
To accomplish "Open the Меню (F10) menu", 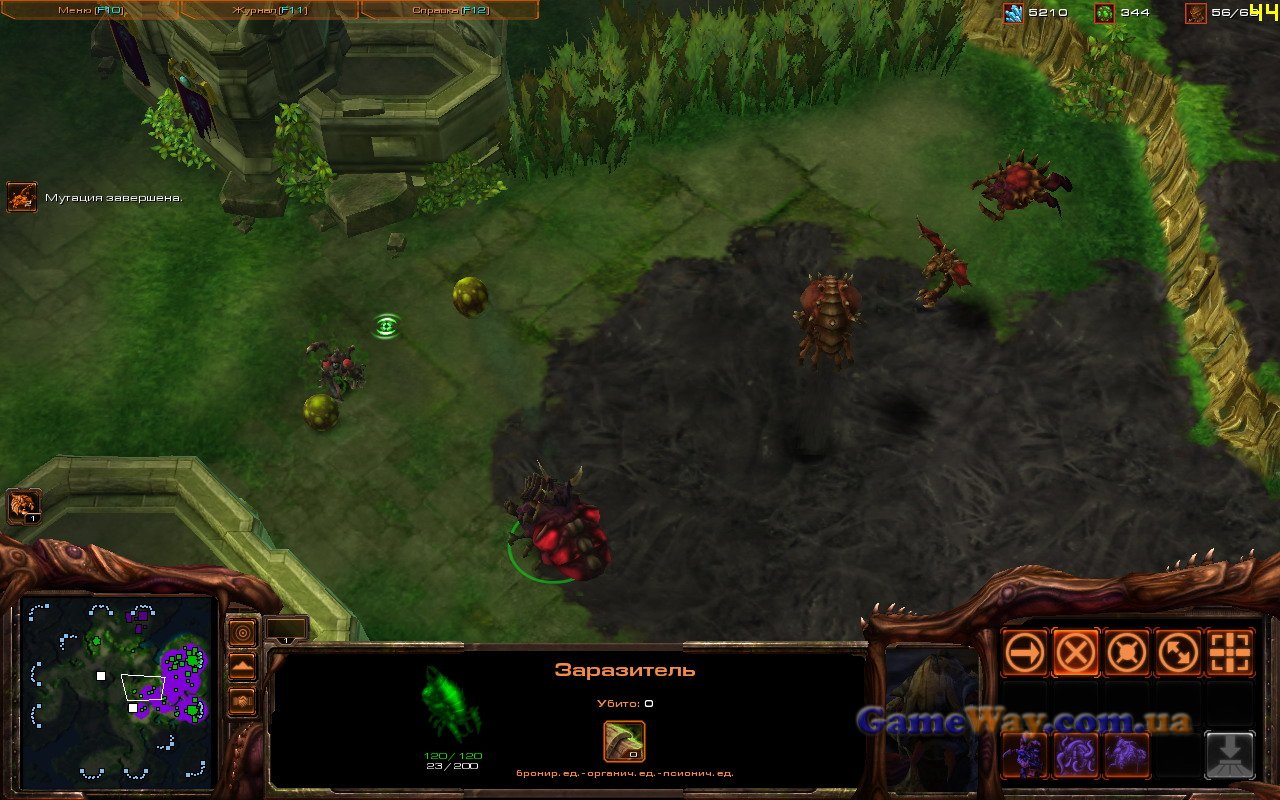I will point(88,10).
